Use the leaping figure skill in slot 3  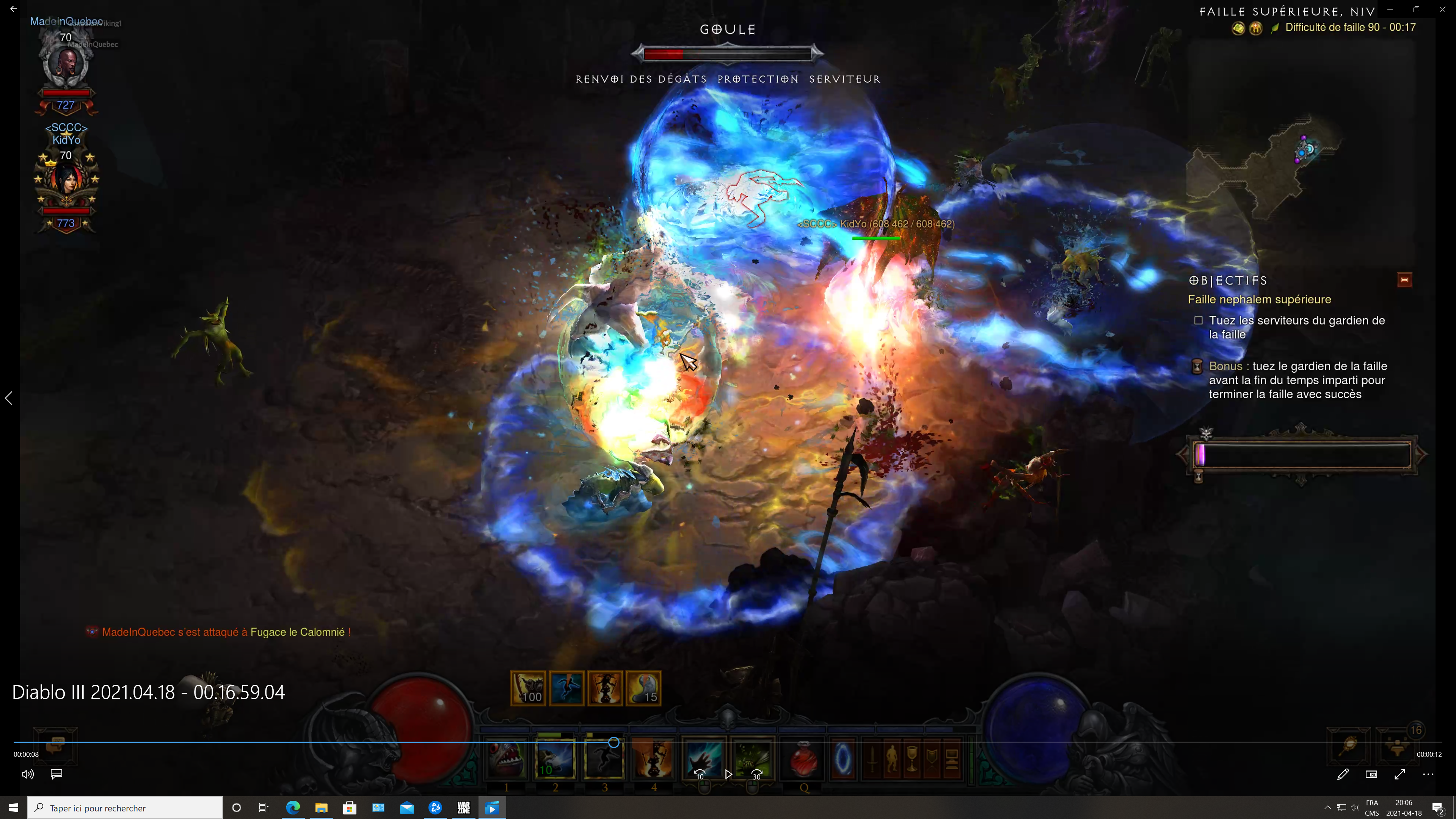click(x=604, y=758)
